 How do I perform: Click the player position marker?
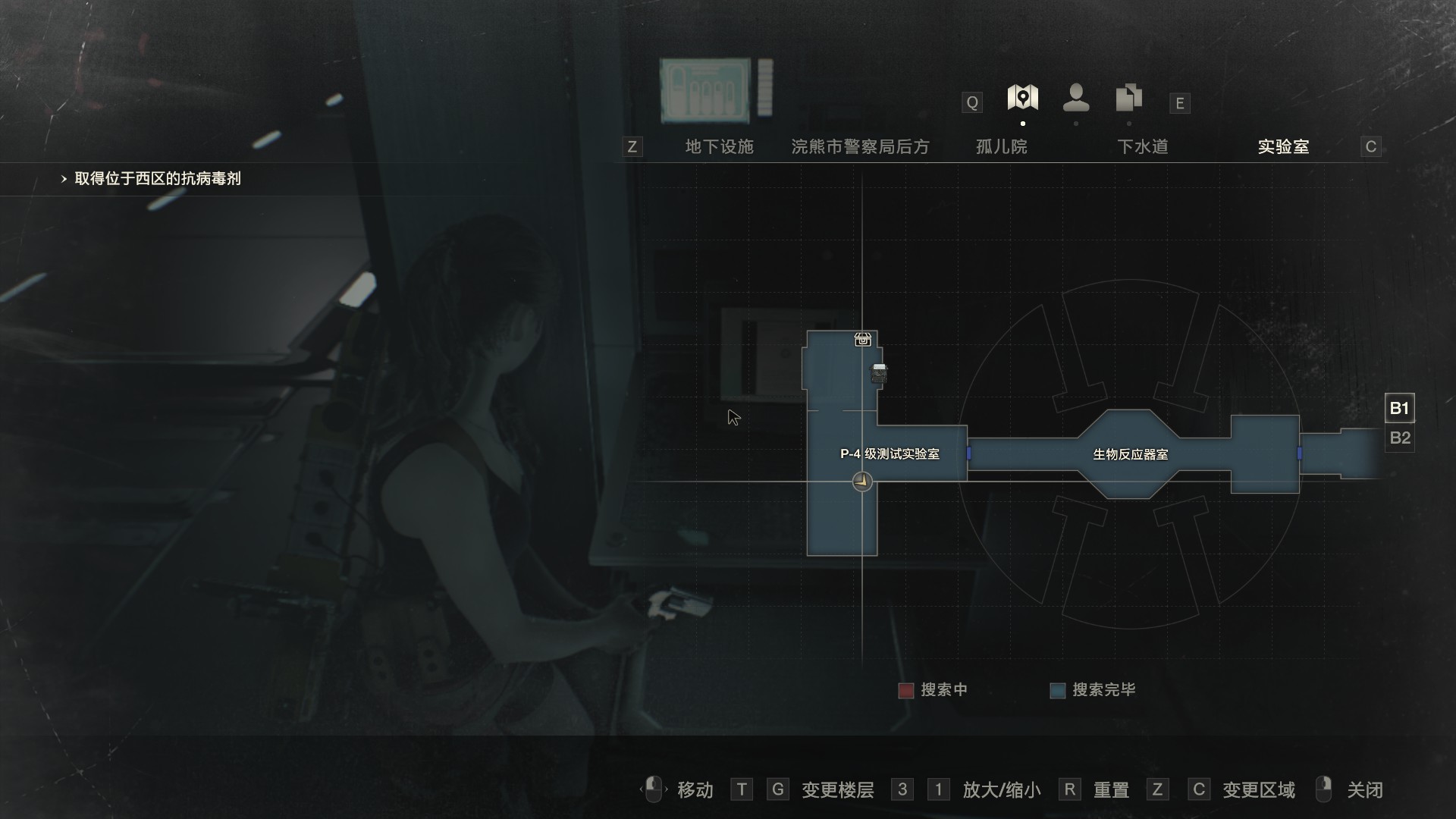862,481
